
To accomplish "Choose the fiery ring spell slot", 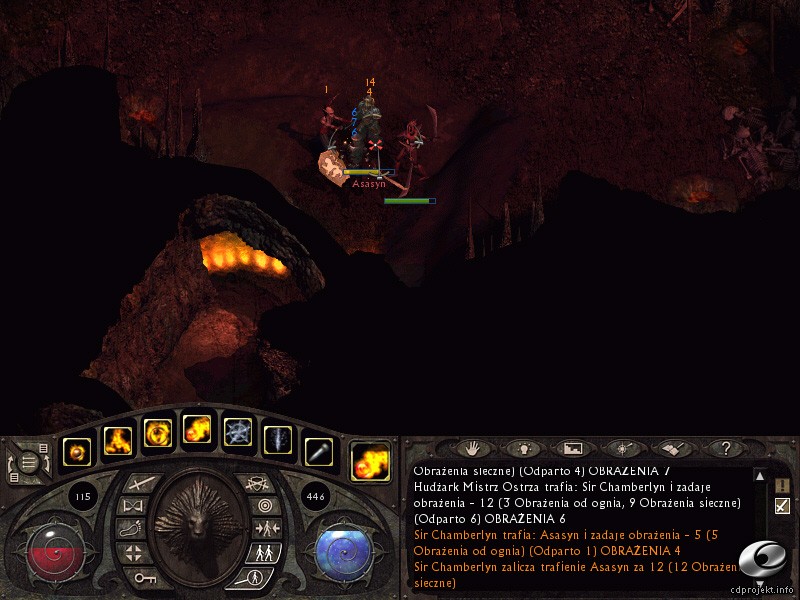I will [x=158, y=433].
